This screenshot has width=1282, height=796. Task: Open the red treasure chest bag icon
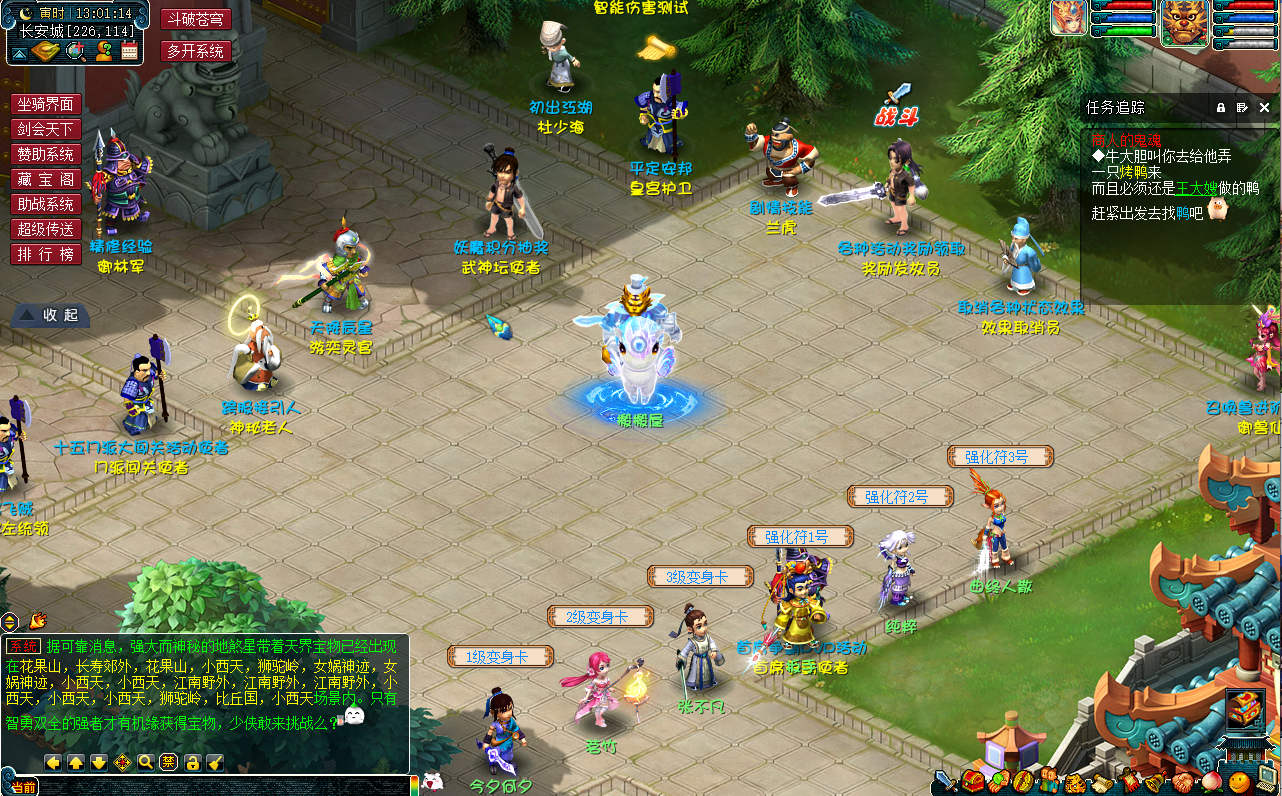(x=972, y=782)
